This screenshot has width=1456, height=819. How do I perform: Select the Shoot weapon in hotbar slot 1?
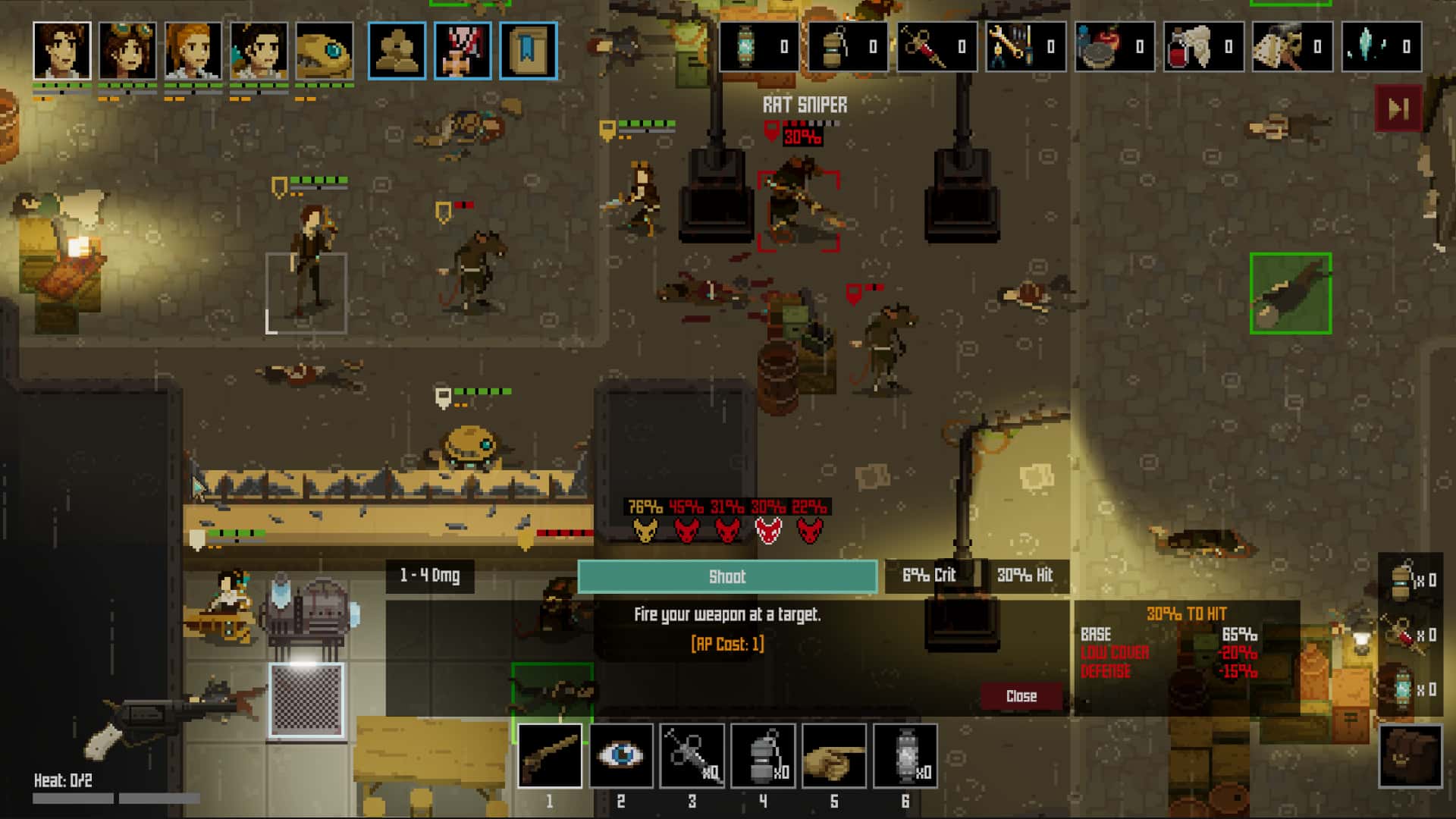551,756
